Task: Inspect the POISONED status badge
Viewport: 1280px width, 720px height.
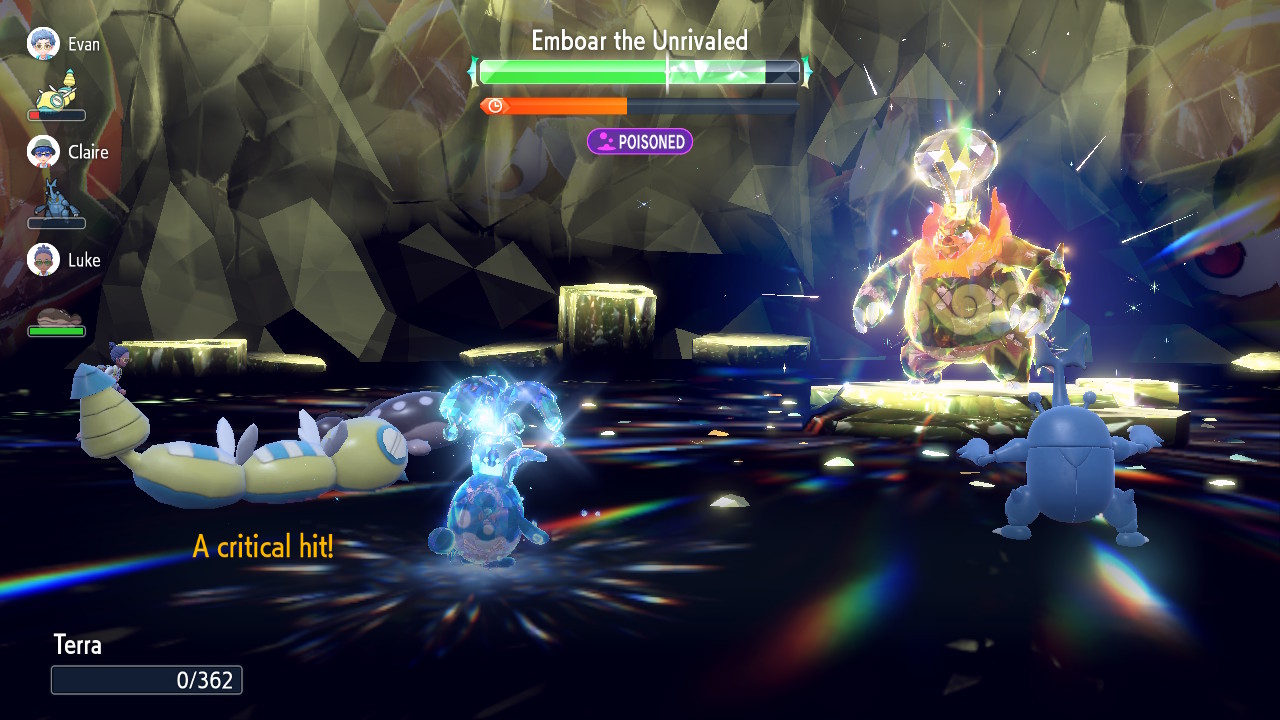Action: [x=640, y=142]
